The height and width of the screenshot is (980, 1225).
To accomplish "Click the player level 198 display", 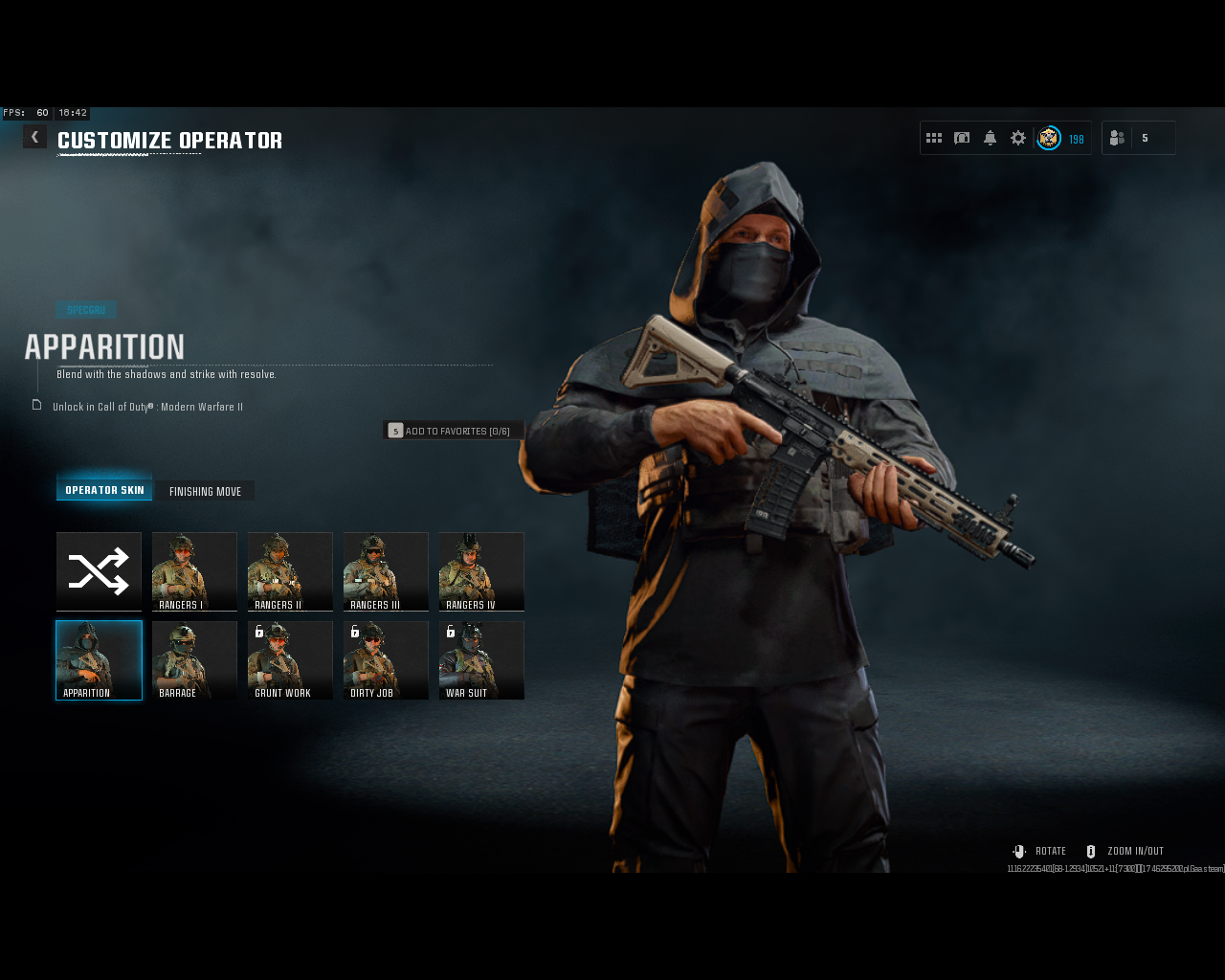I will tap(1076, 139).
